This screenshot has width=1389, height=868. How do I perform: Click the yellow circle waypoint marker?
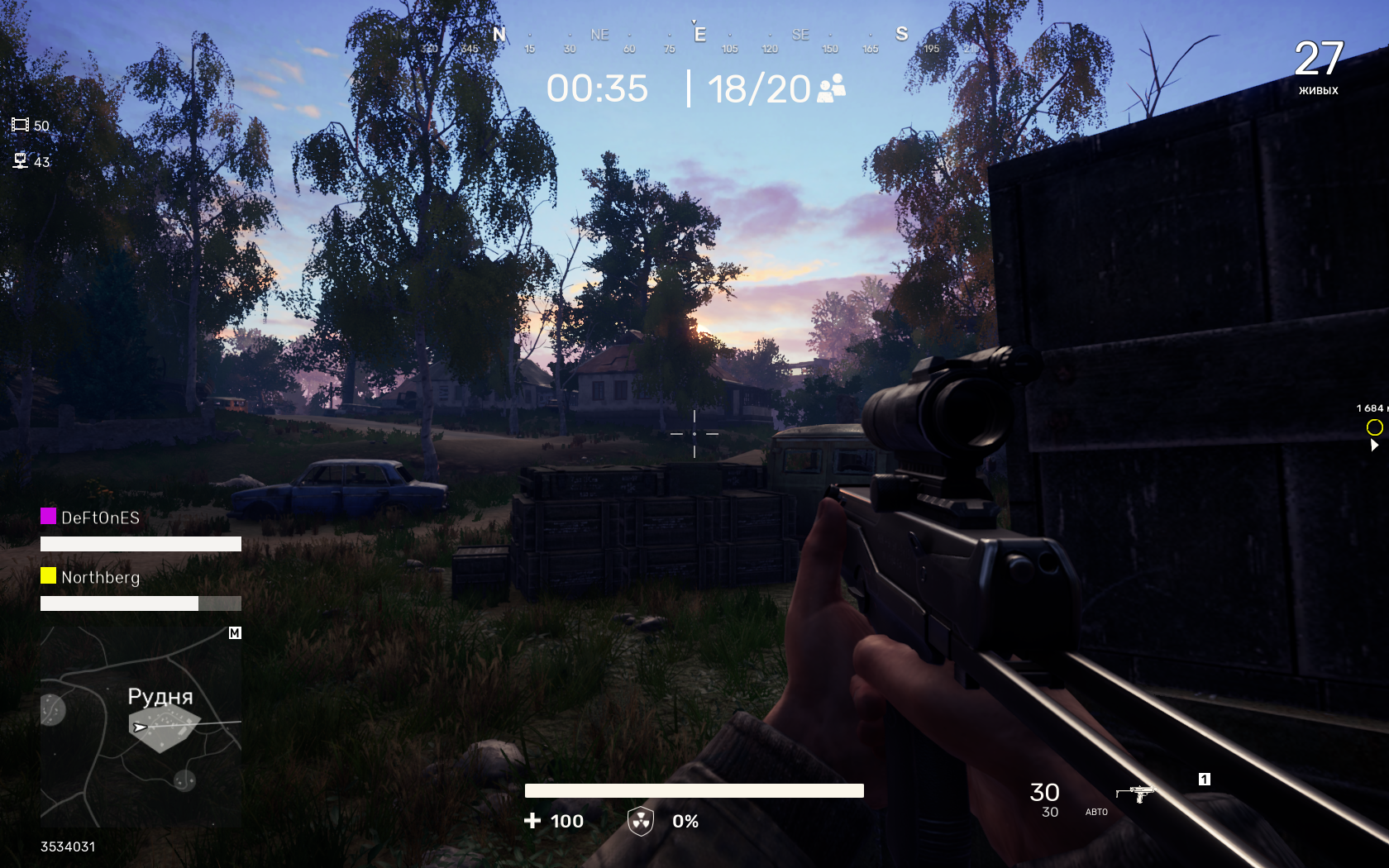[x=1374, y=427]
